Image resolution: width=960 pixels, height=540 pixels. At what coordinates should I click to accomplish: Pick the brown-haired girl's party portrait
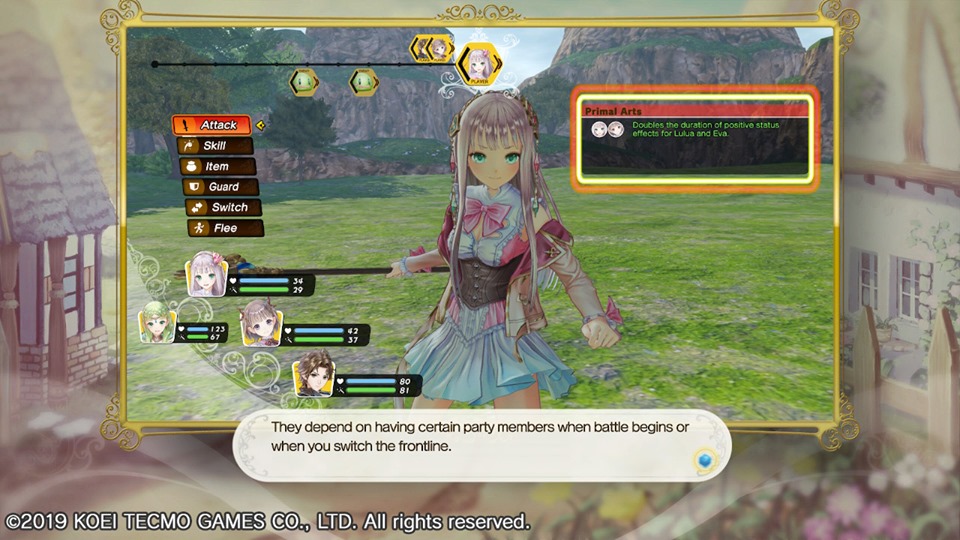(x=261, y=323)
